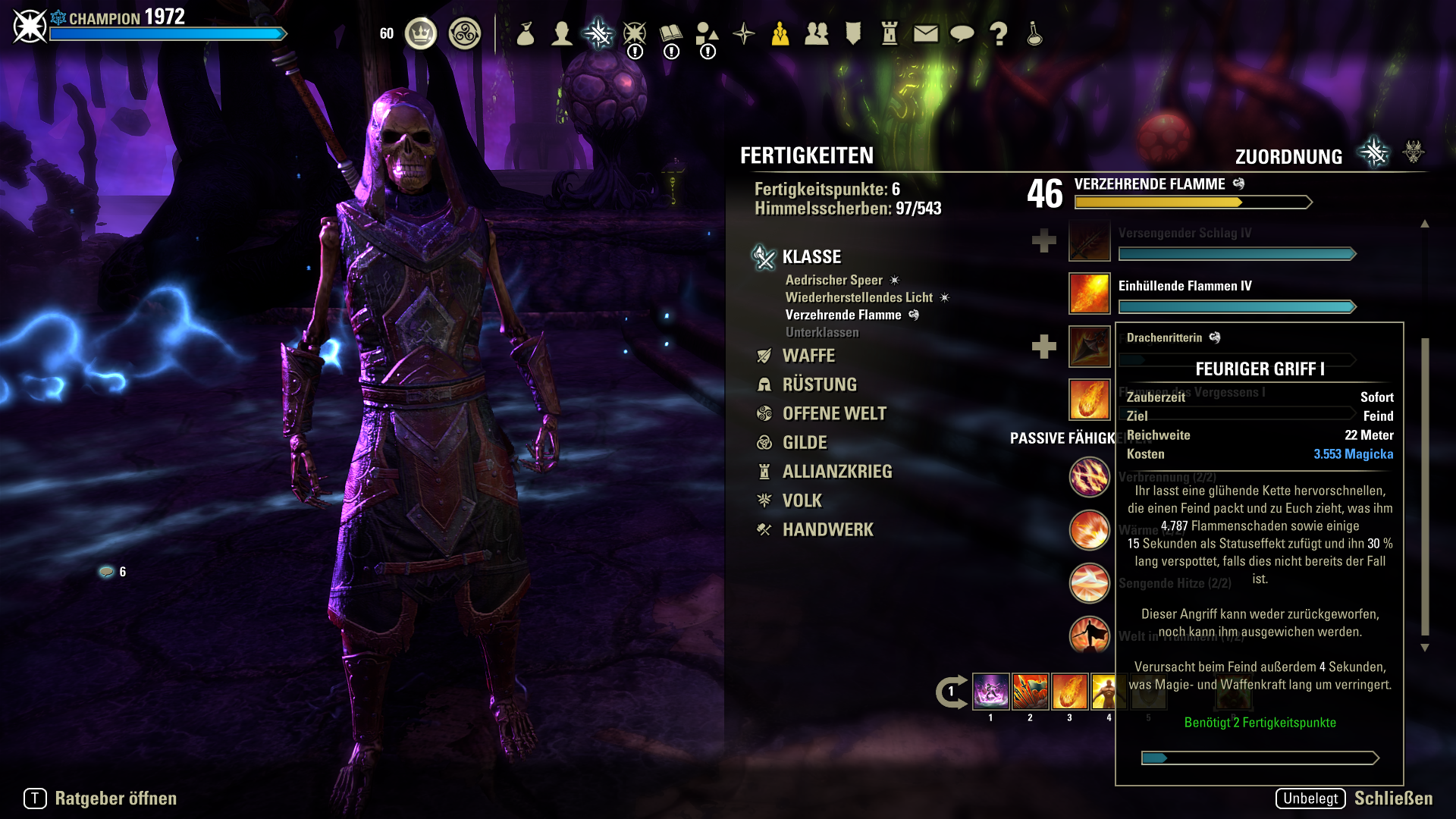Select the Aedrischer Speer skill line
Viewport: 1456px width, 819px height.
[x=833, y=280]
